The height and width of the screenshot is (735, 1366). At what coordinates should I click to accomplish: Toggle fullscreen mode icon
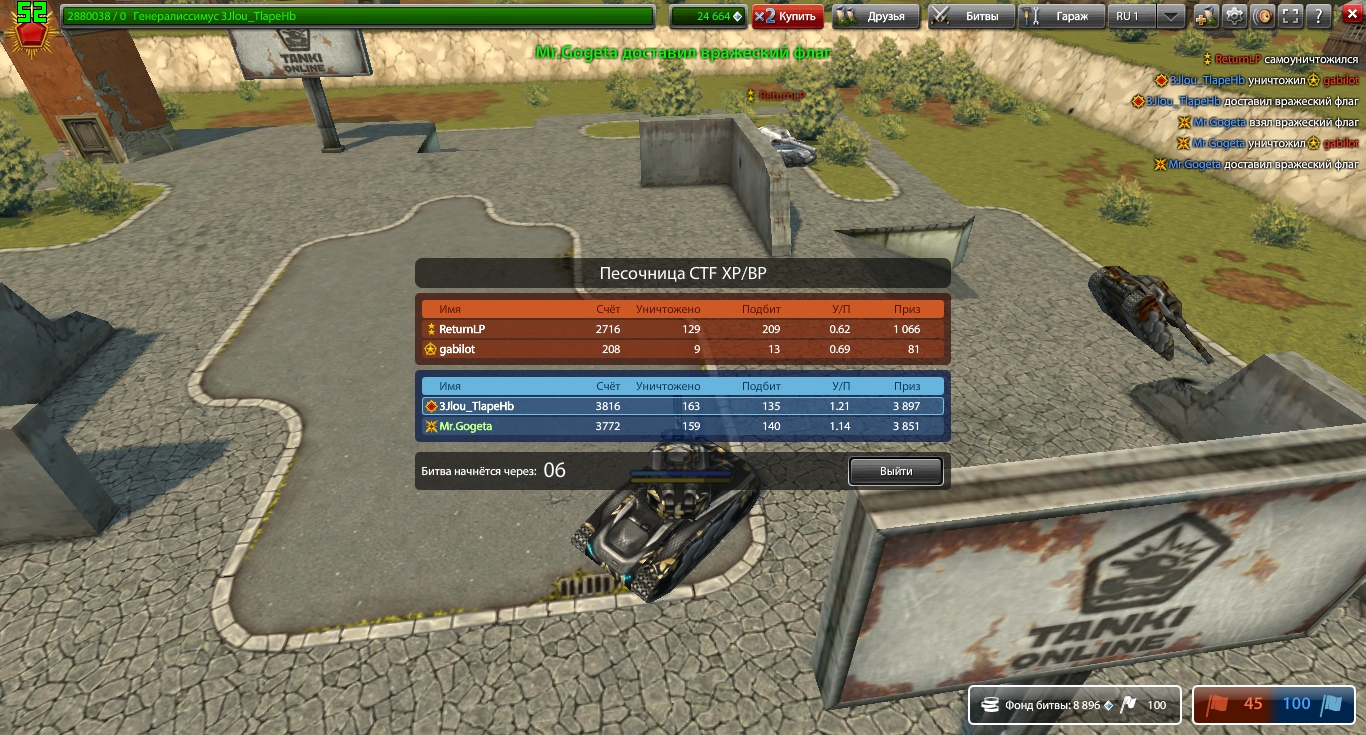click(x=1291, y=16)
